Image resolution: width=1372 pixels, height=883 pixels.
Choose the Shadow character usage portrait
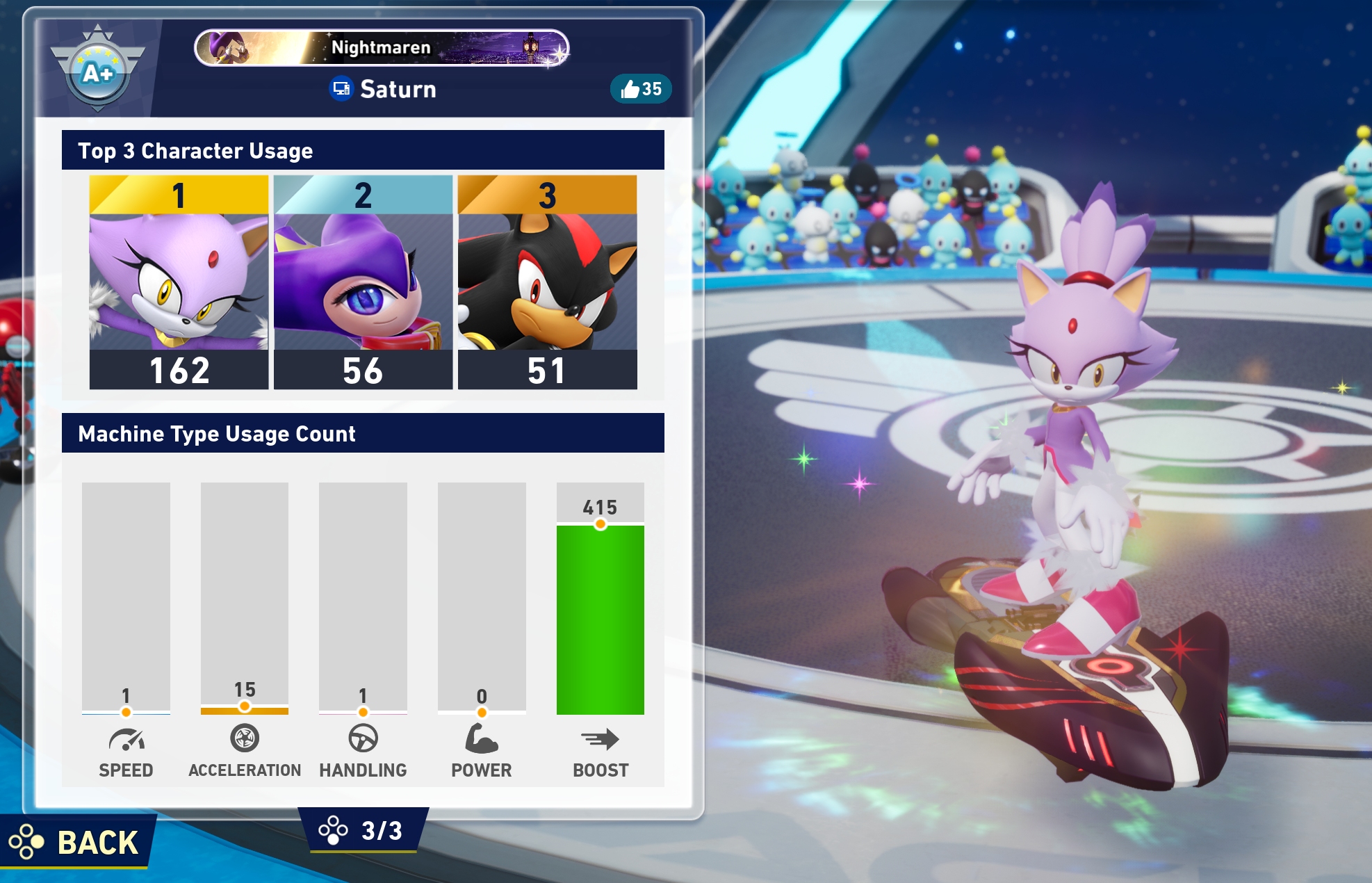[547, 282]
